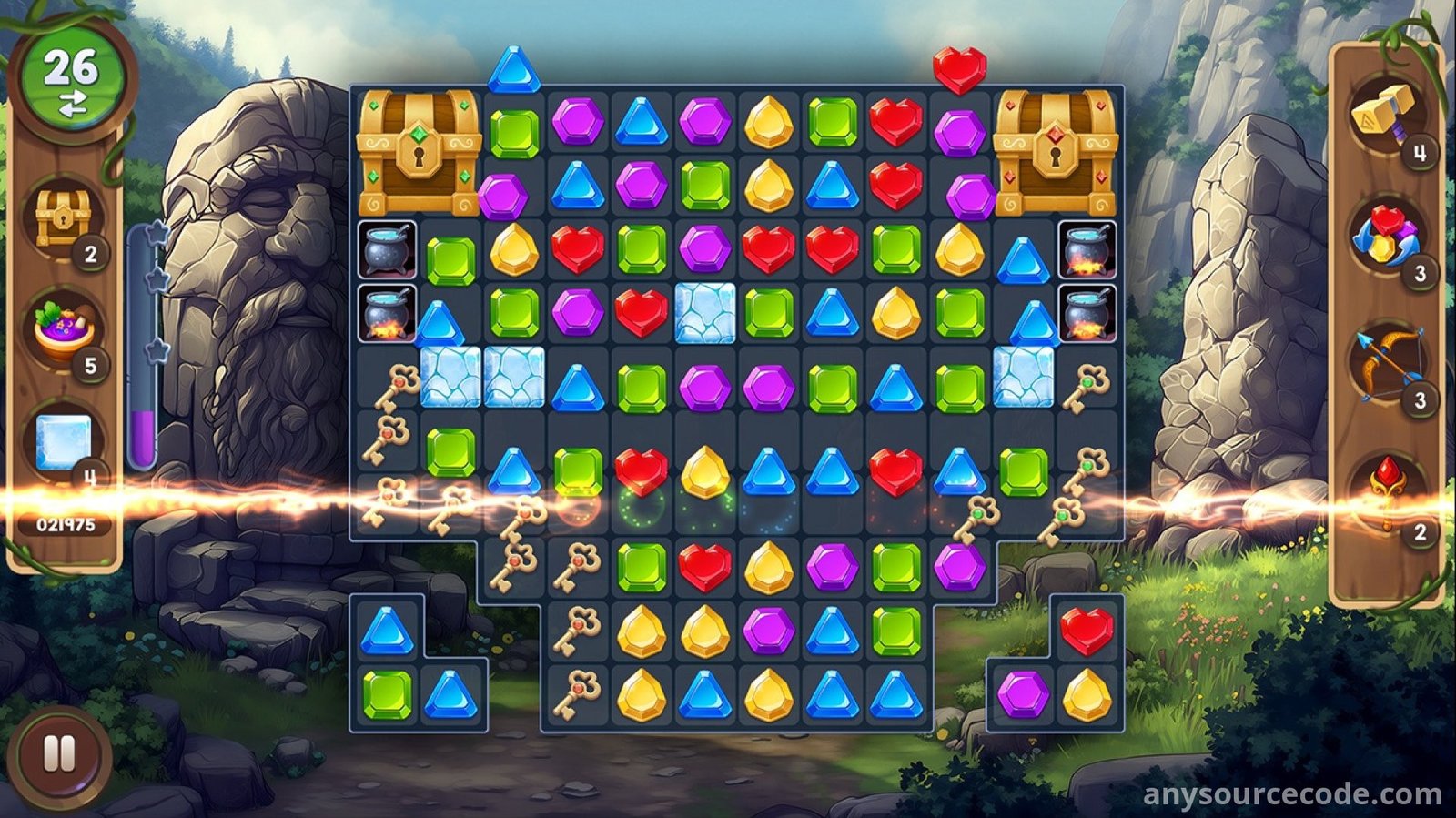
Task: Activate the hammer booster
Action: tap(1385, 116)
